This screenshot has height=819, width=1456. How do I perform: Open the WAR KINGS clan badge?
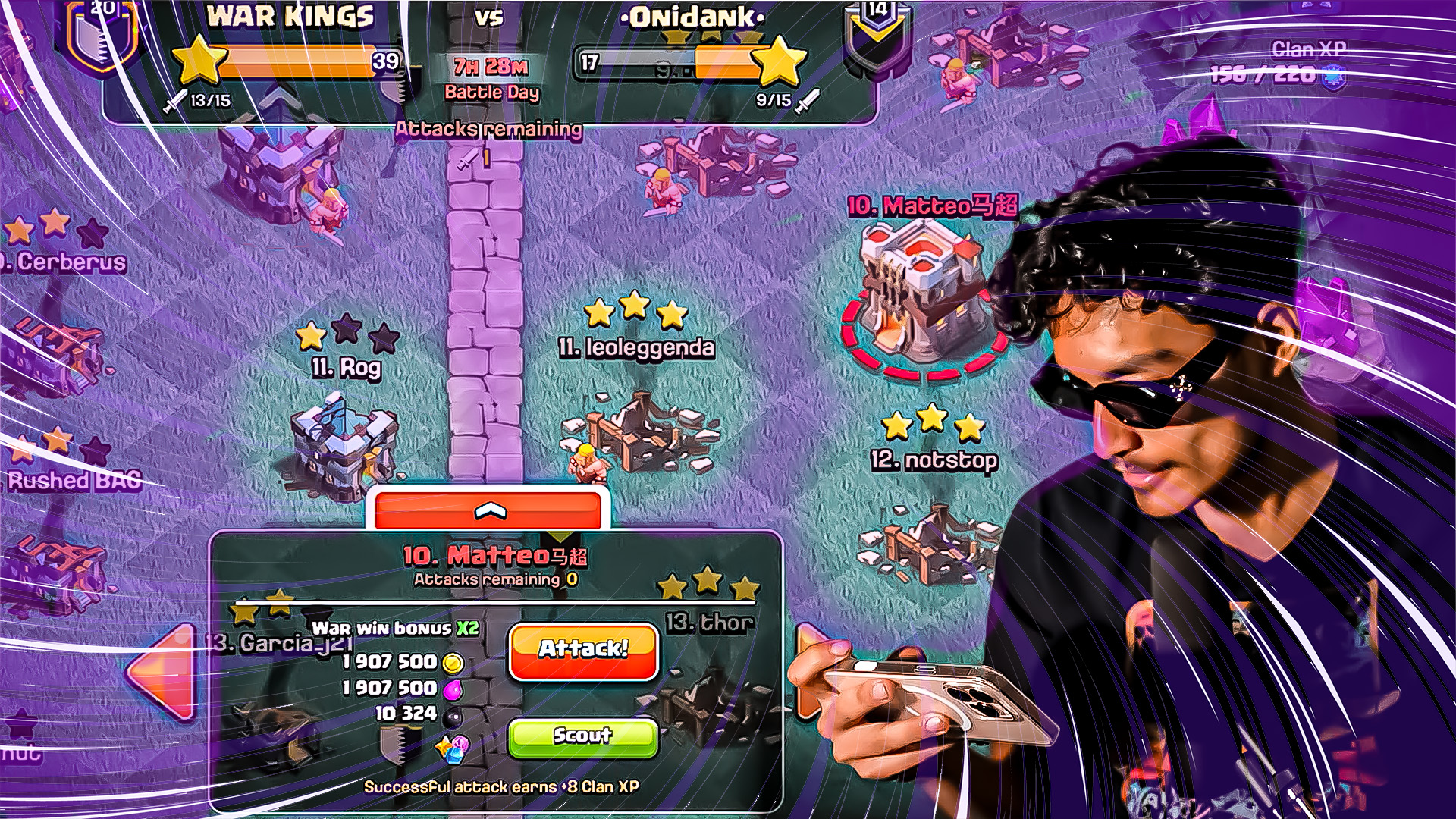102,34
